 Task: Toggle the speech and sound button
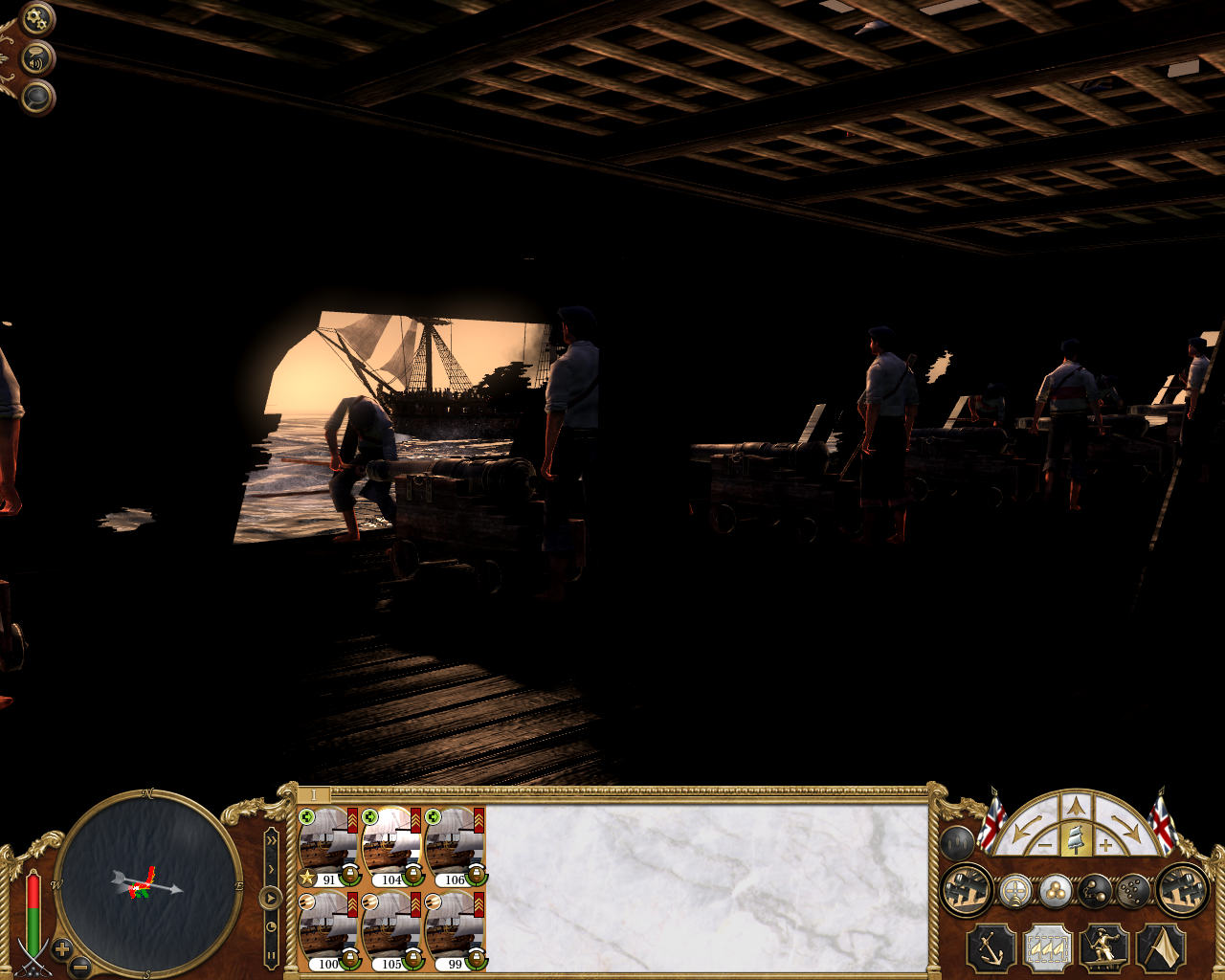click(37, 59)
